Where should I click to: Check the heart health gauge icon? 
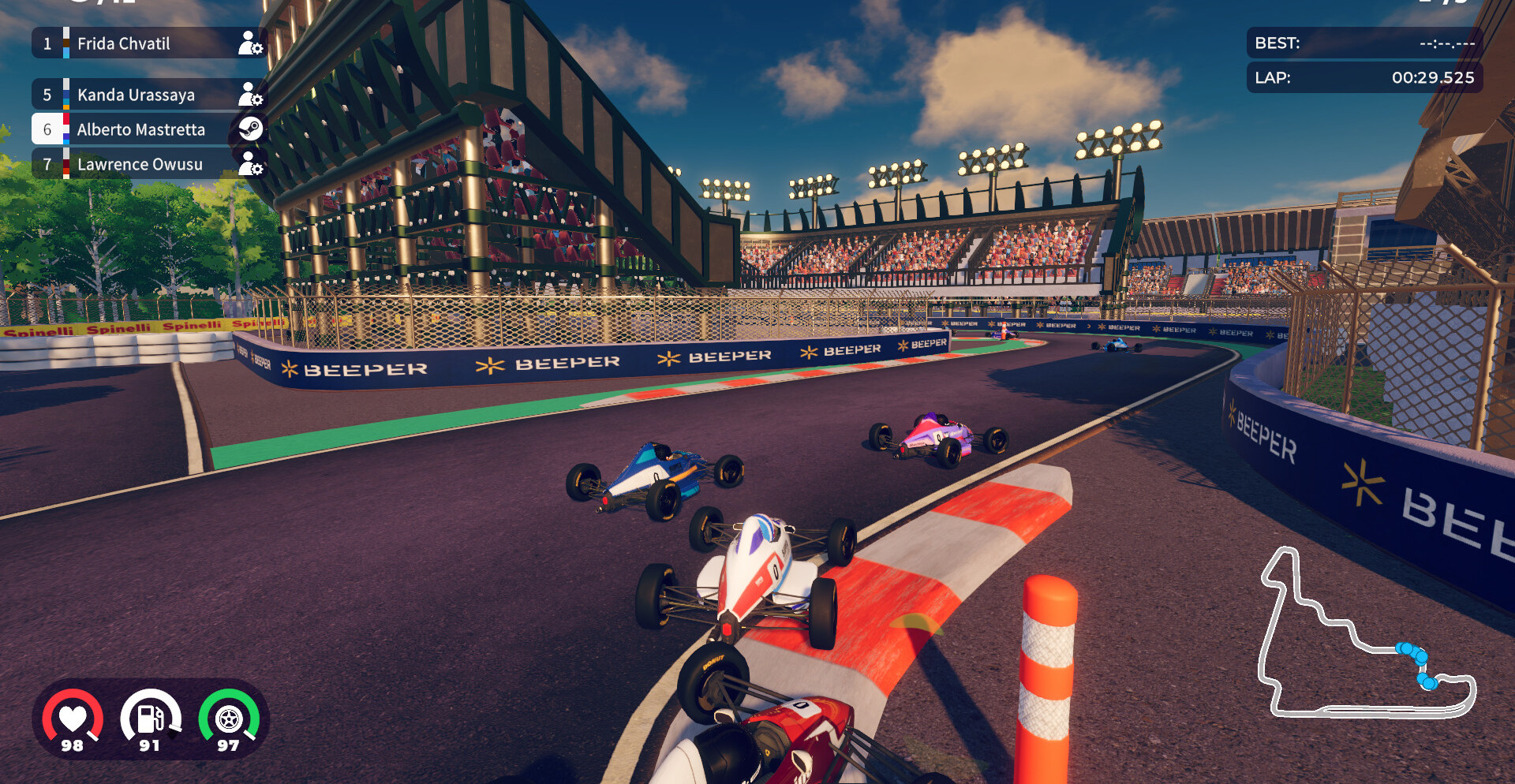pyautogui.click(x=73, y=718)
